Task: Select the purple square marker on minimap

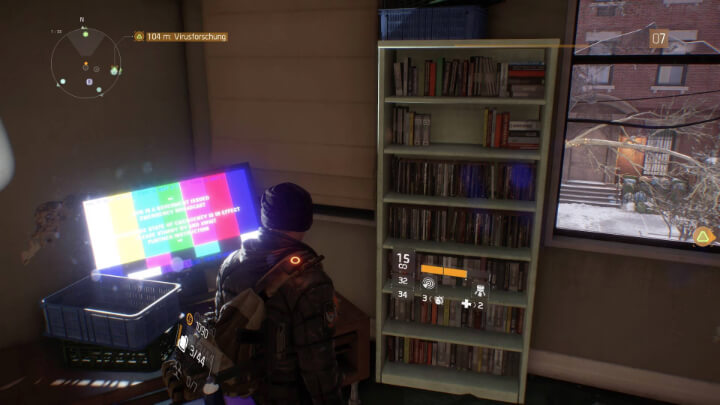Action: tap(88, 81)
